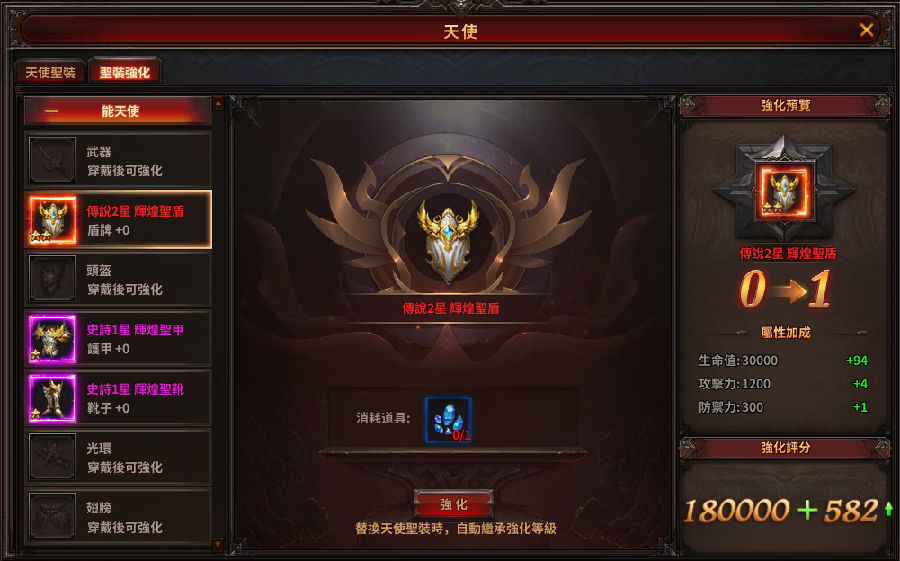Select the 武器 equipment row
900x561 pixels.
coord(118,160)
